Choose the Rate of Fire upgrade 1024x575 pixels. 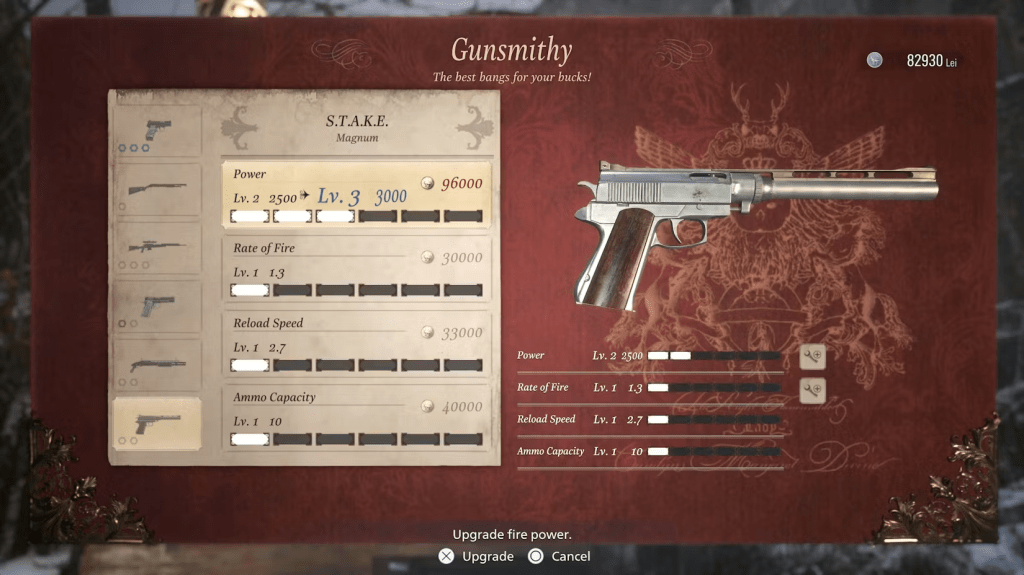(x=356, y=268)
